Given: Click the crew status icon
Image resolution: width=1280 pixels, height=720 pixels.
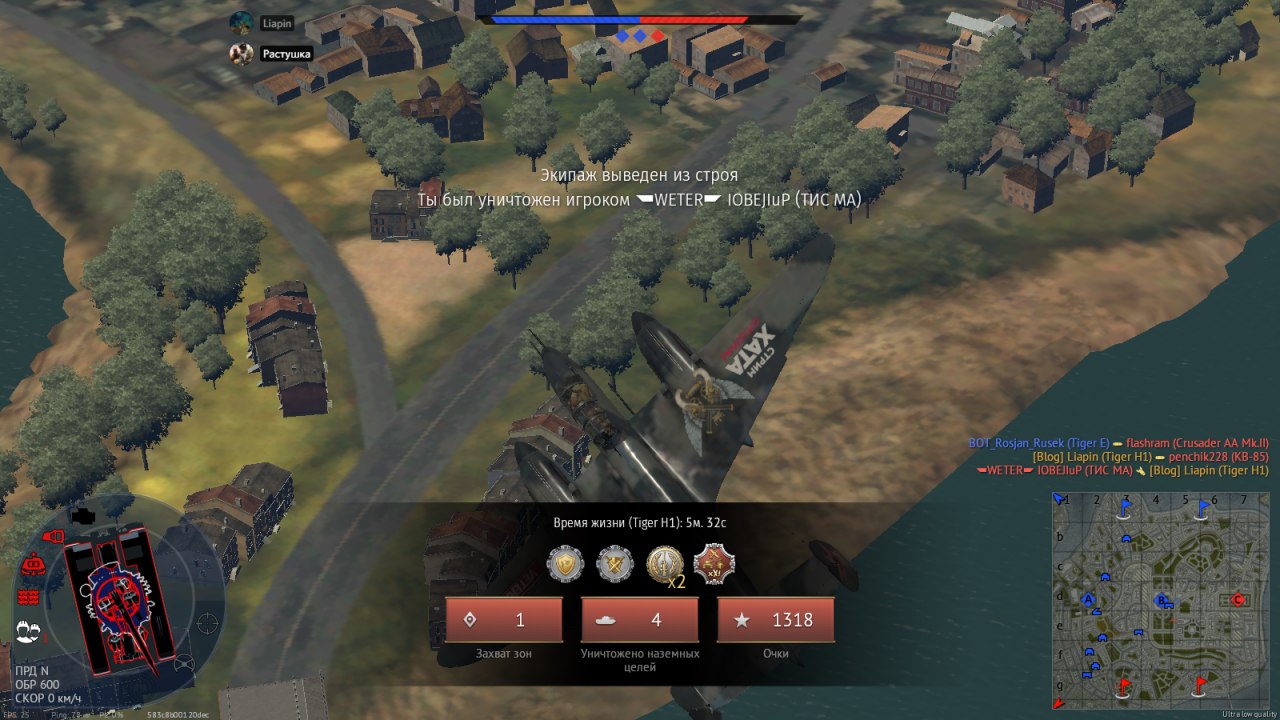Looking at the screenshot, I should (28, 632).
